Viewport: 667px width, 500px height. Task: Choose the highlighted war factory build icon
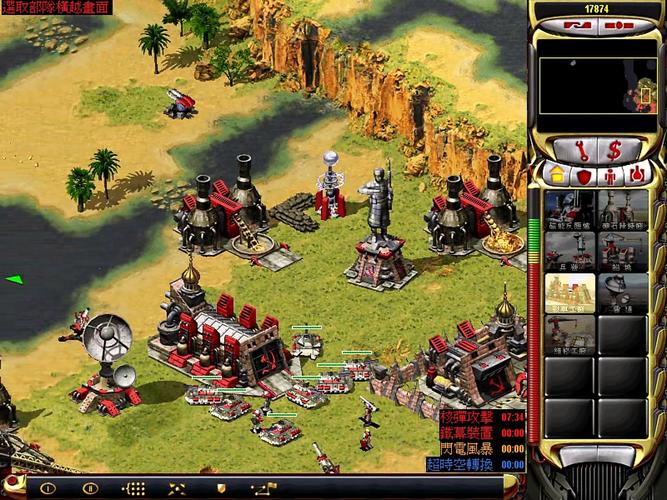570,291
